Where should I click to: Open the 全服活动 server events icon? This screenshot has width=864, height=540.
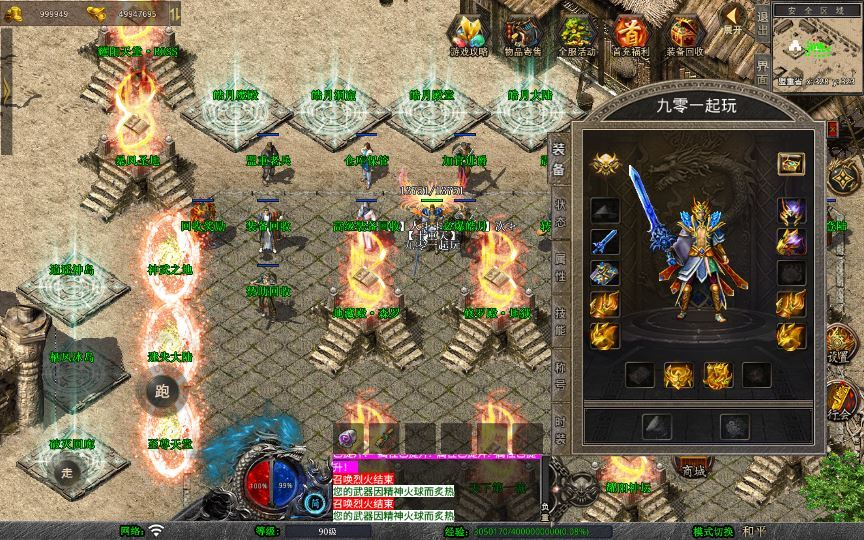pyautogui.click(x=578, y=34)
